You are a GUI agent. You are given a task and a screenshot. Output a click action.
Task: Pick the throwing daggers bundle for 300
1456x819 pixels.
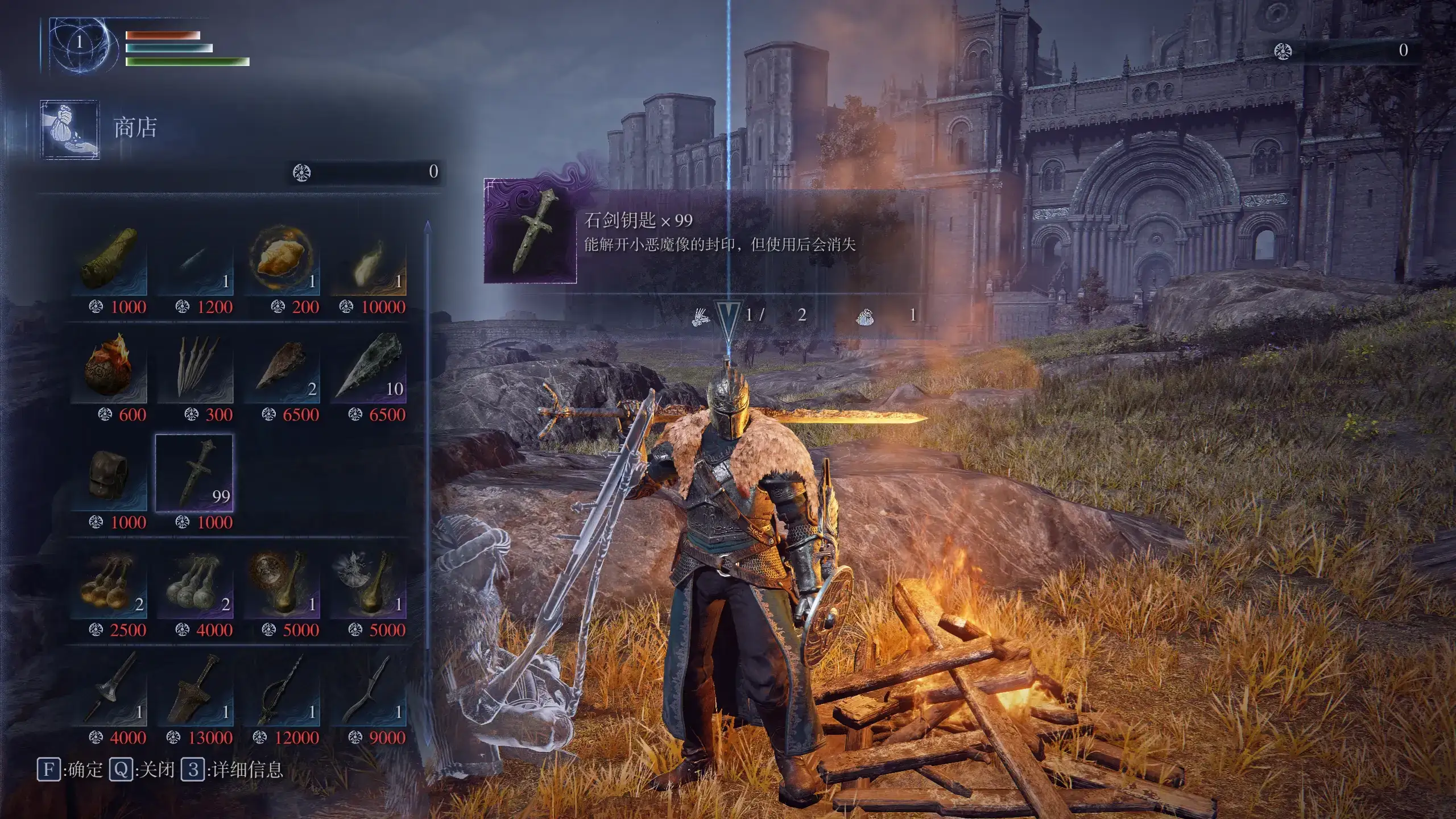tap(195, 367)
